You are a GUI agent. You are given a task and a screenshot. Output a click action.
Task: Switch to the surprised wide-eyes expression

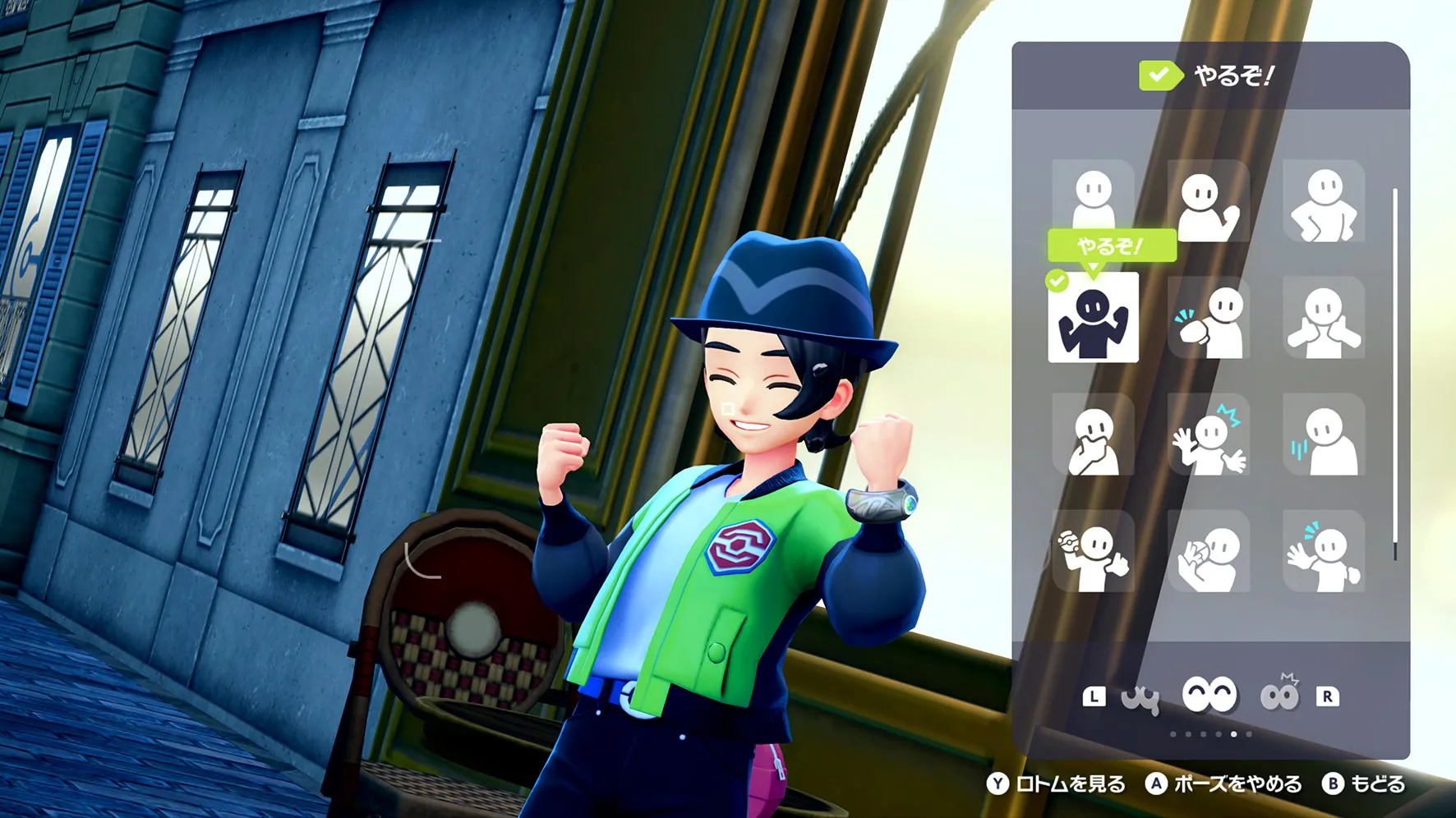click(x=1279, y=696)
